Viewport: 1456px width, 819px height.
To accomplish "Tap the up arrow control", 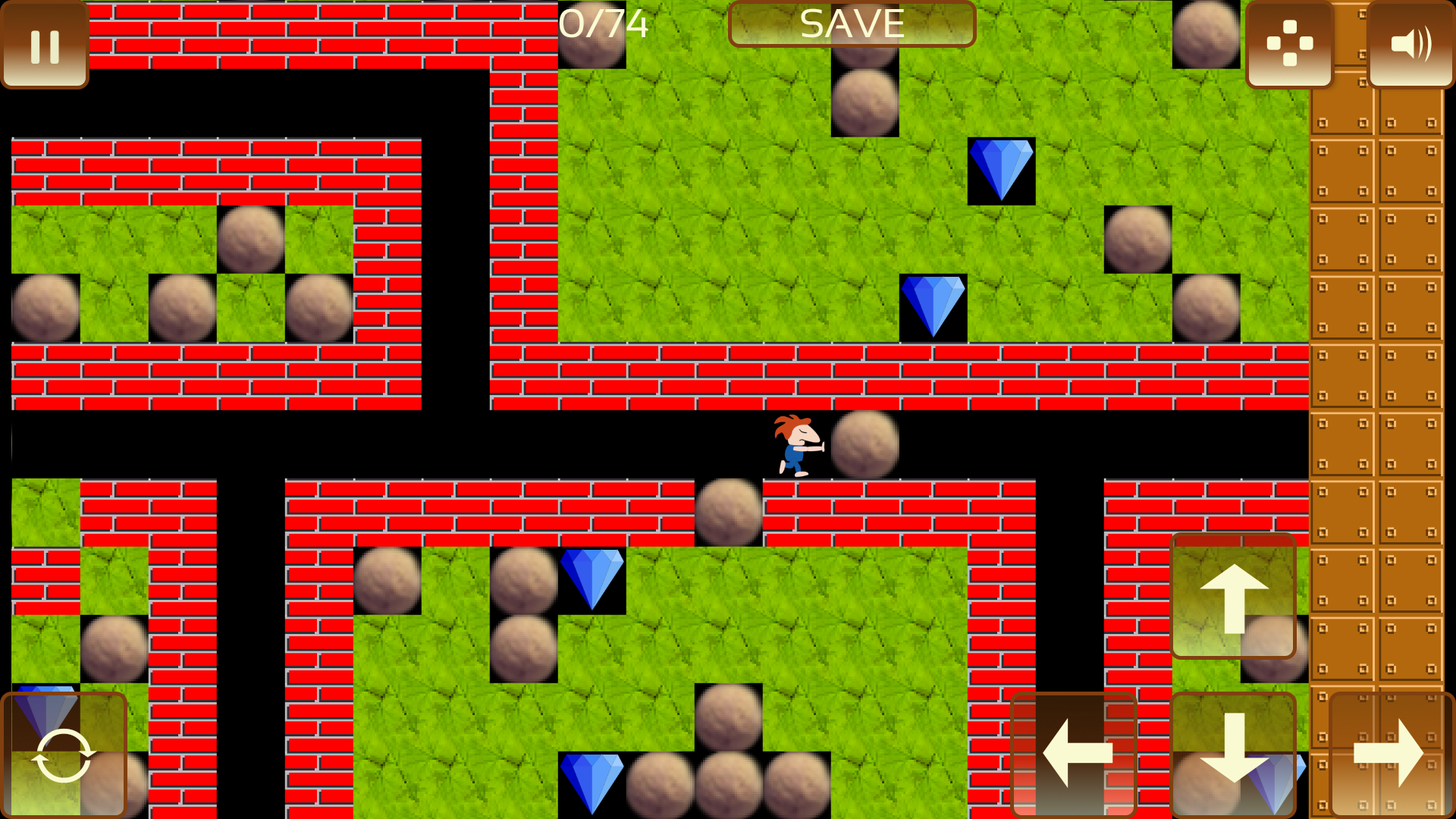I will (x=1234, y=597).
